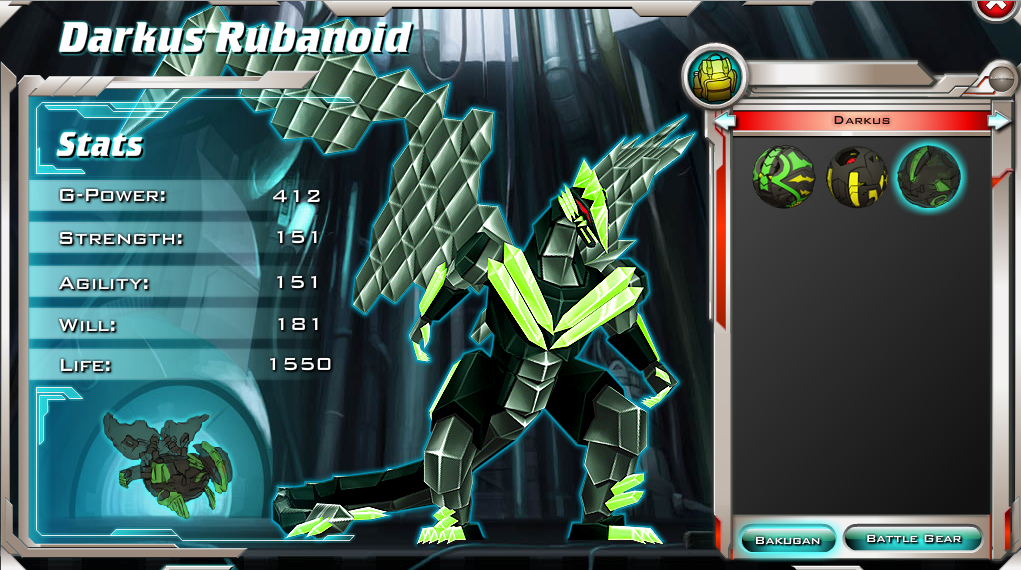Cycle to previous attribute with left arrow

coord(725,121)
